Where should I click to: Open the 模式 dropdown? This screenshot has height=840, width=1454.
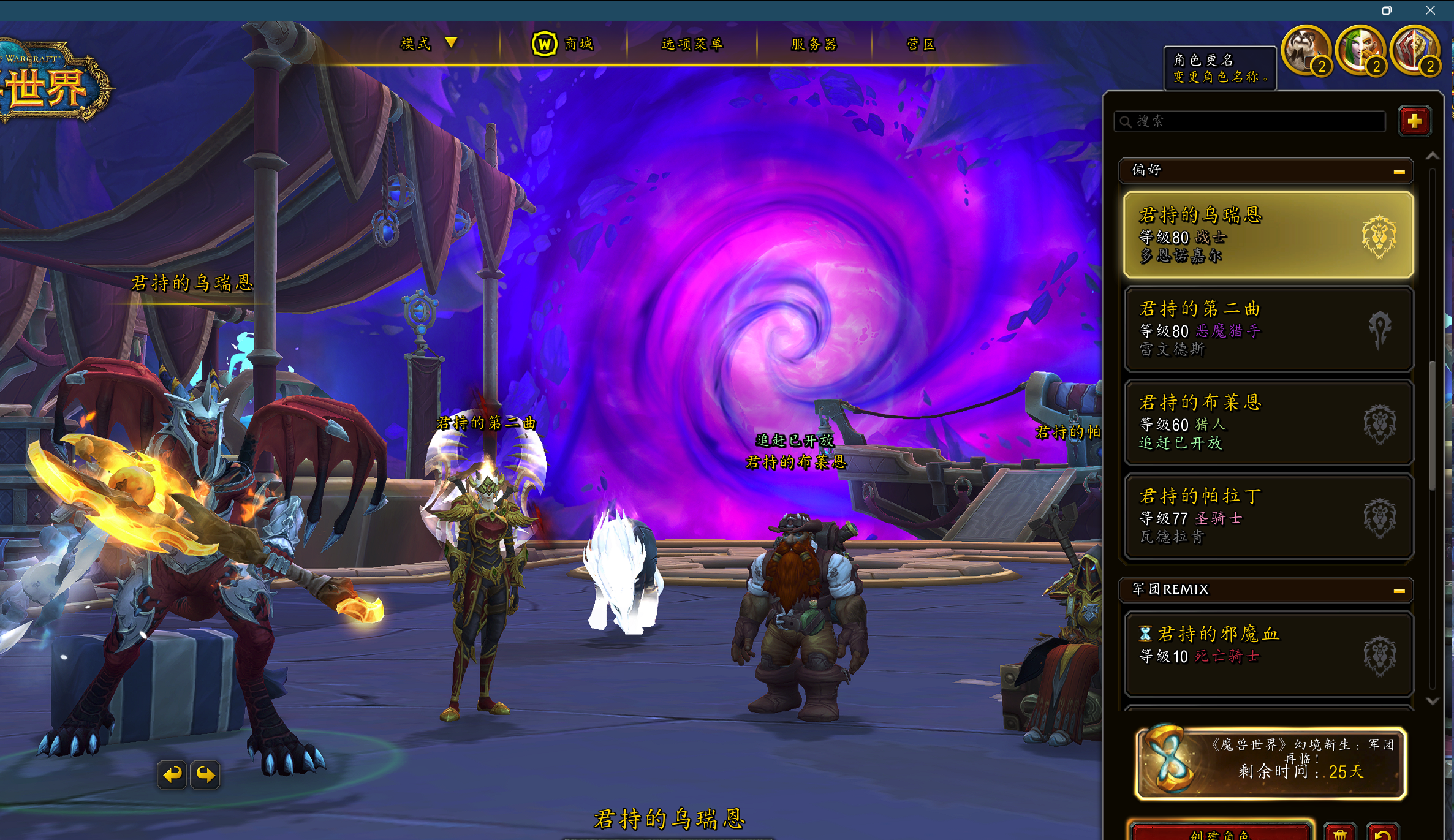pyautogui.click(x=428, y=44)
